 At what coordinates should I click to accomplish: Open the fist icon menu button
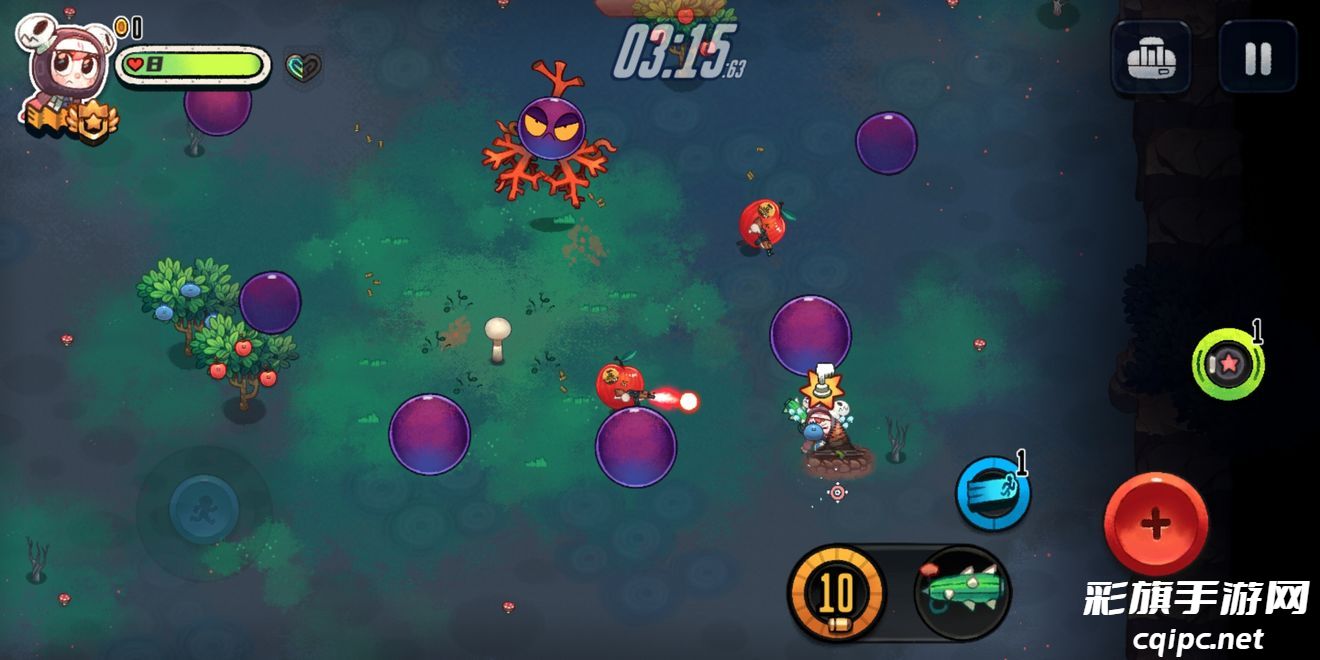[x=1150, y=58]
